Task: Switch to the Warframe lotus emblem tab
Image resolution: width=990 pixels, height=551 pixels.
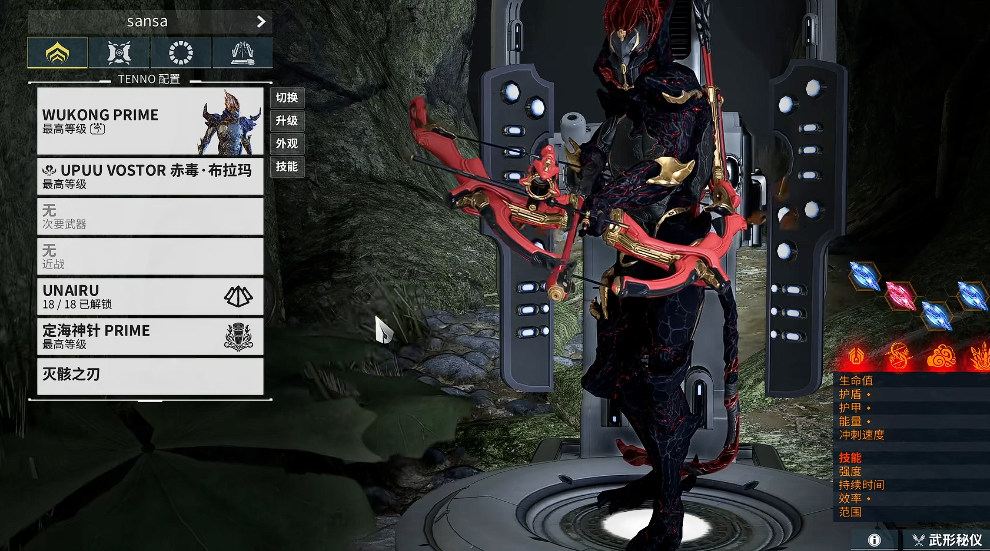Action: click(x=57, y=53)
